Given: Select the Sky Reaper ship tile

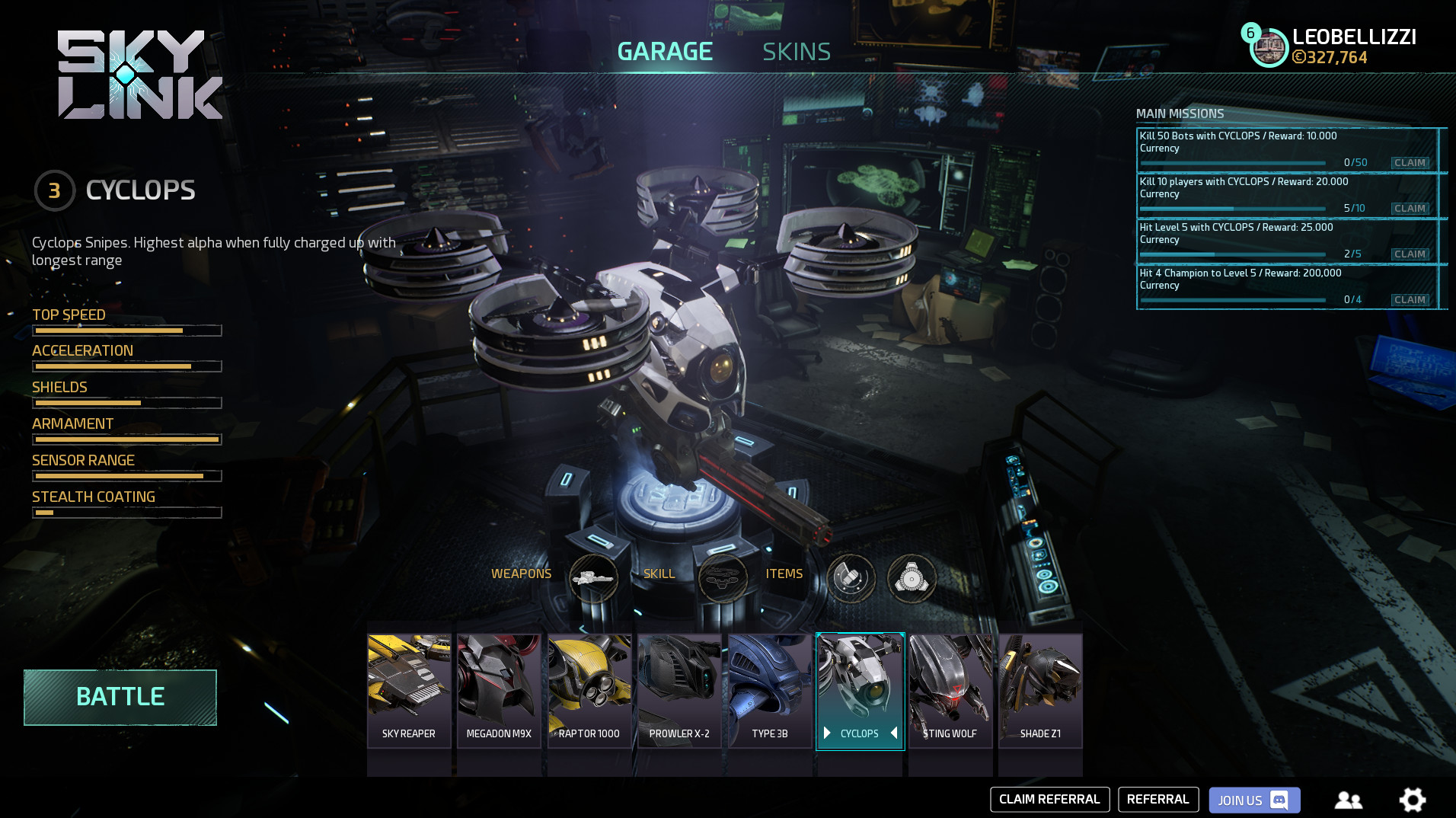Looking at the screenshot, I should 409,690.
